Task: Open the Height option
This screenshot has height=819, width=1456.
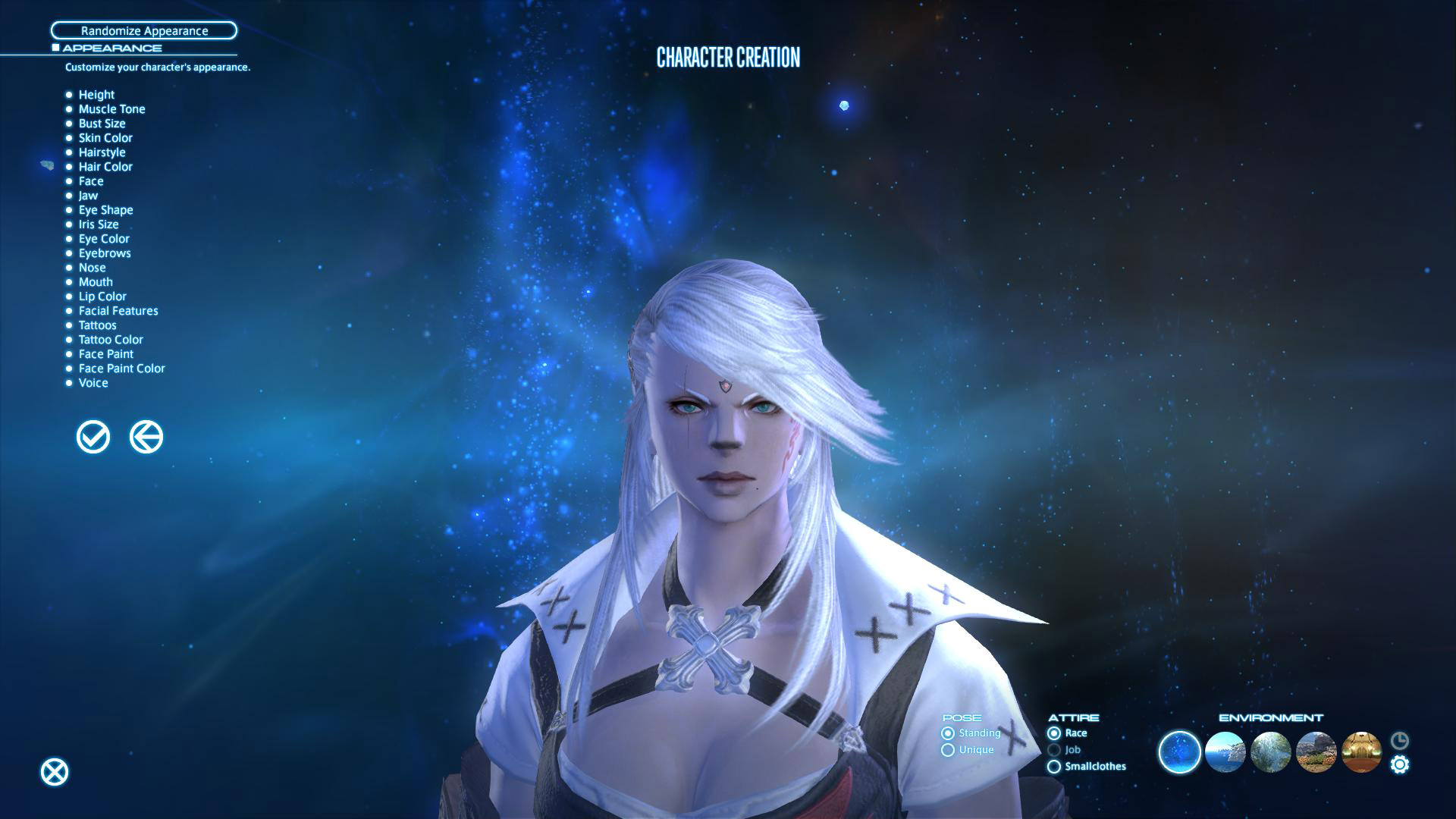Action: (96, 95)
